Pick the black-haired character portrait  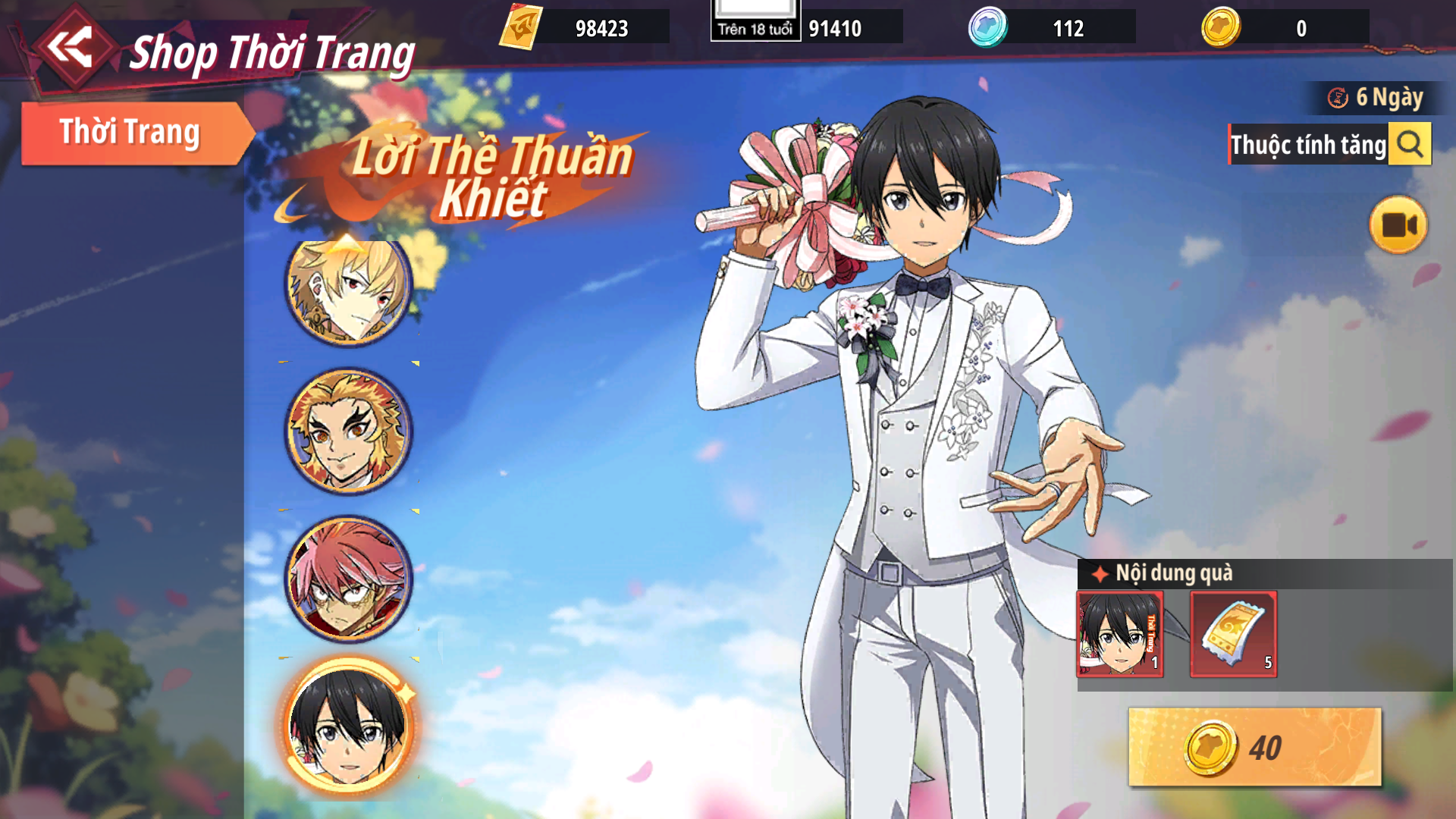pos(349,726)
